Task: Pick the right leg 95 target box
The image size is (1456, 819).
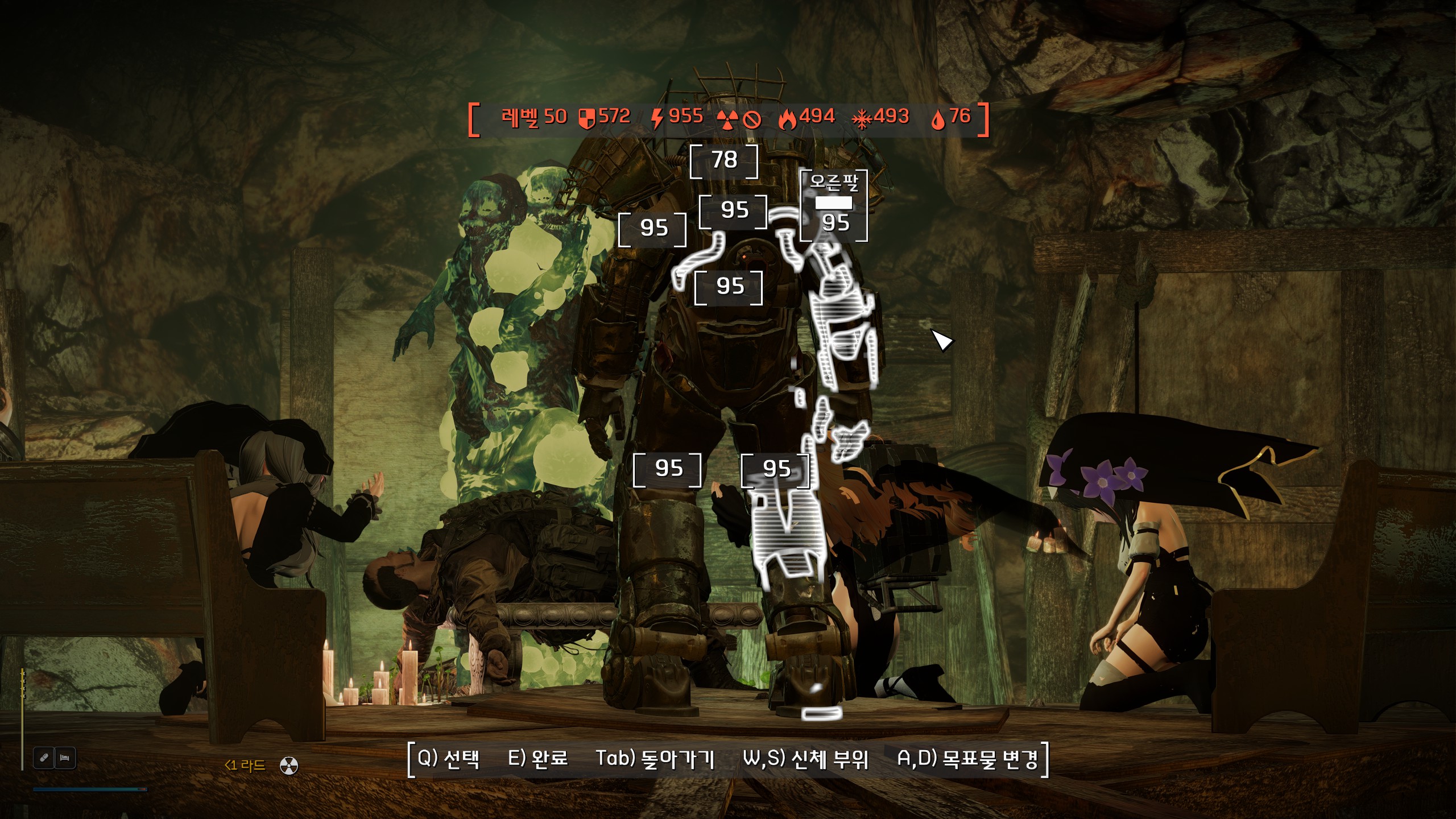Action: [x=776, y=470]
